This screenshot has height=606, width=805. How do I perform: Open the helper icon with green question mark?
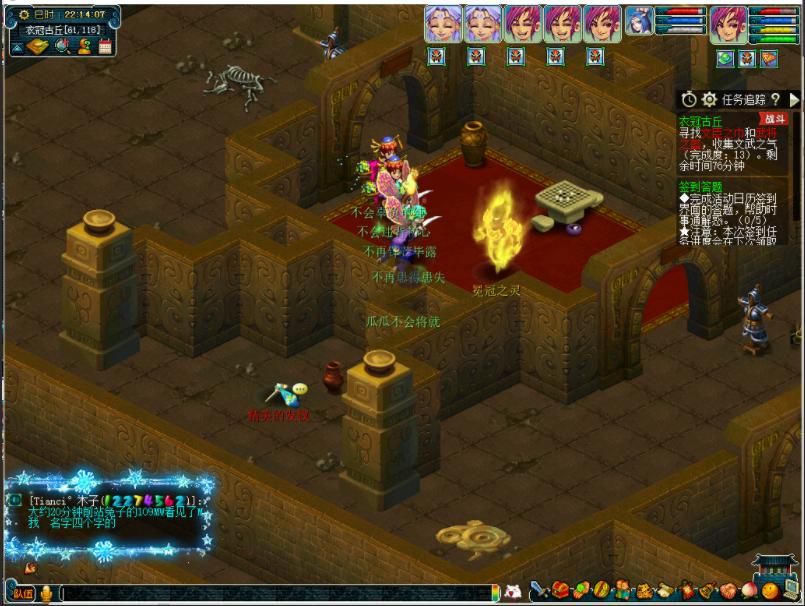pos(84,46)
